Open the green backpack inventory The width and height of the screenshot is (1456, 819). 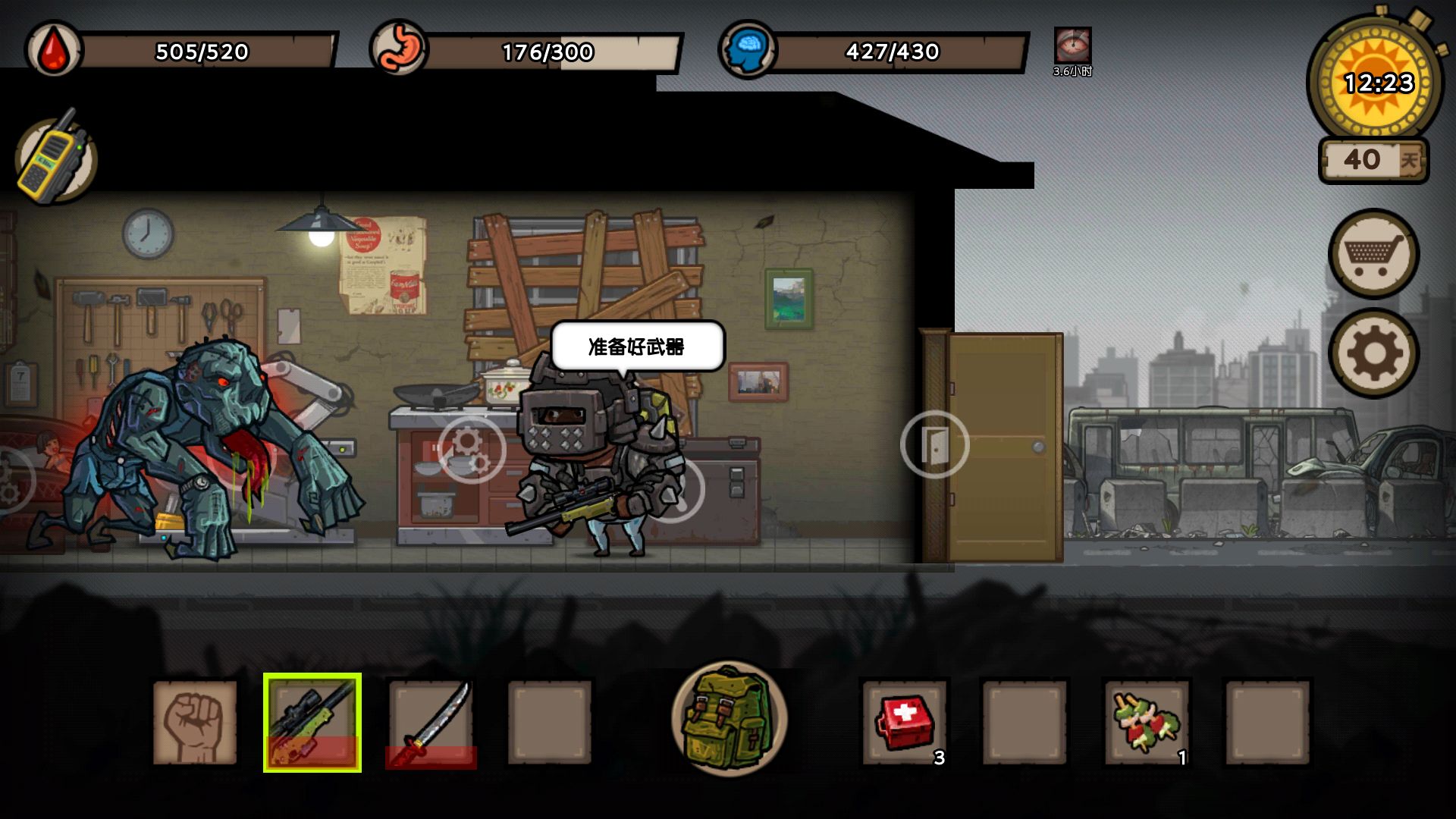729,719
